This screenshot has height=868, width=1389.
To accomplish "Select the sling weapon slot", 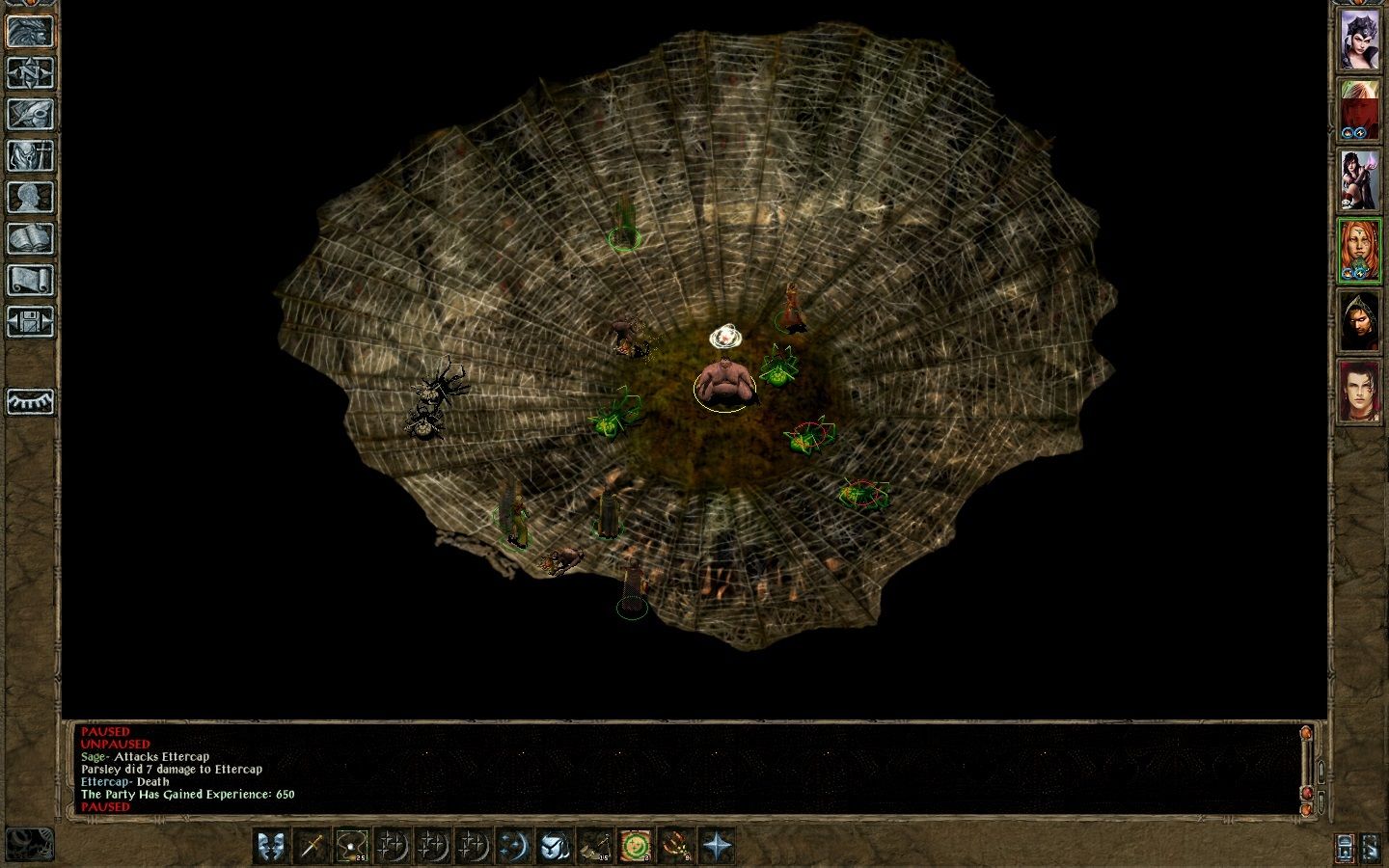I will coord(352,846).
